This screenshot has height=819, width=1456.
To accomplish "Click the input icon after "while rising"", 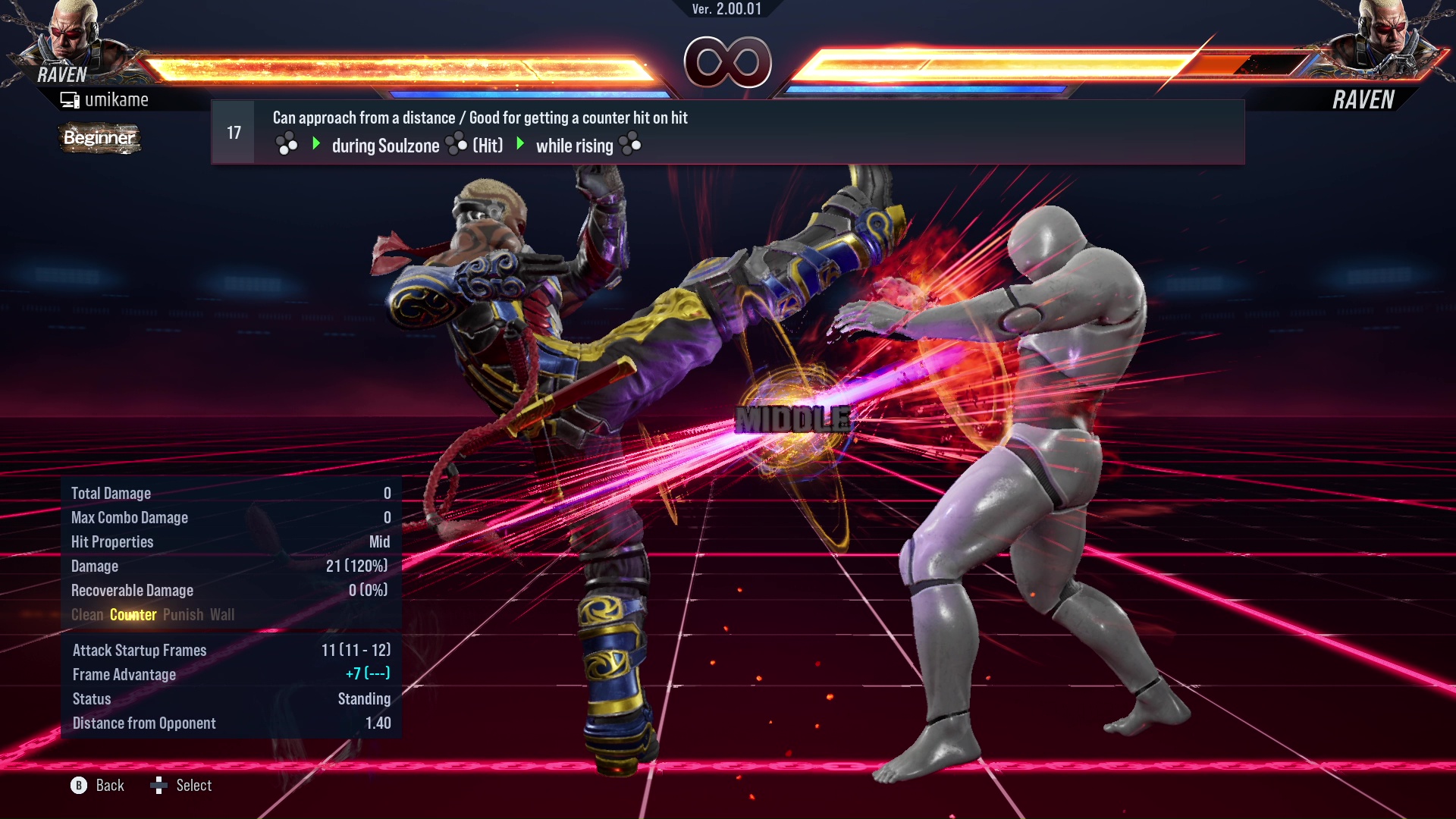I will point(632,145).
